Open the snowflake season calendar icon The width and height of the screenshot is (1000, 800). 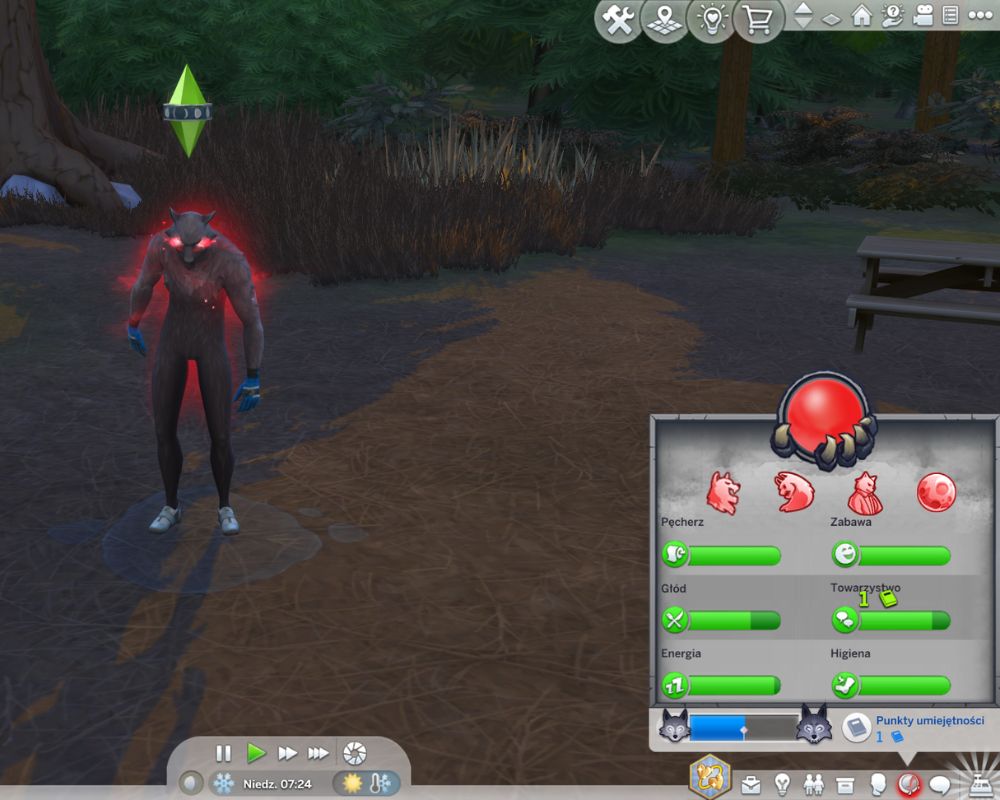point(223,783)
